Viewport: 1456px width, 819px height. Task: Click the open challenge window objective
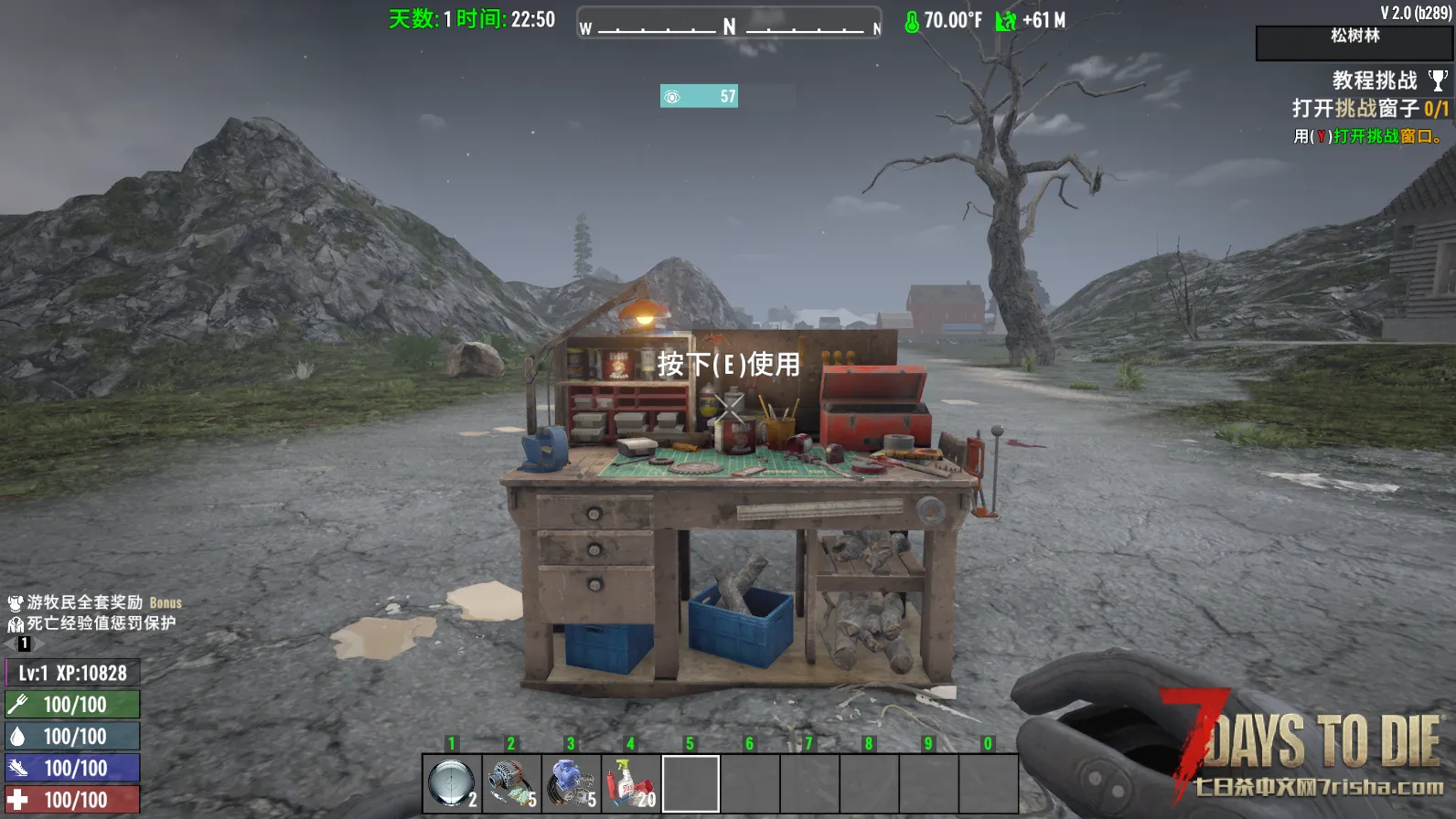tap(1369, 109)
